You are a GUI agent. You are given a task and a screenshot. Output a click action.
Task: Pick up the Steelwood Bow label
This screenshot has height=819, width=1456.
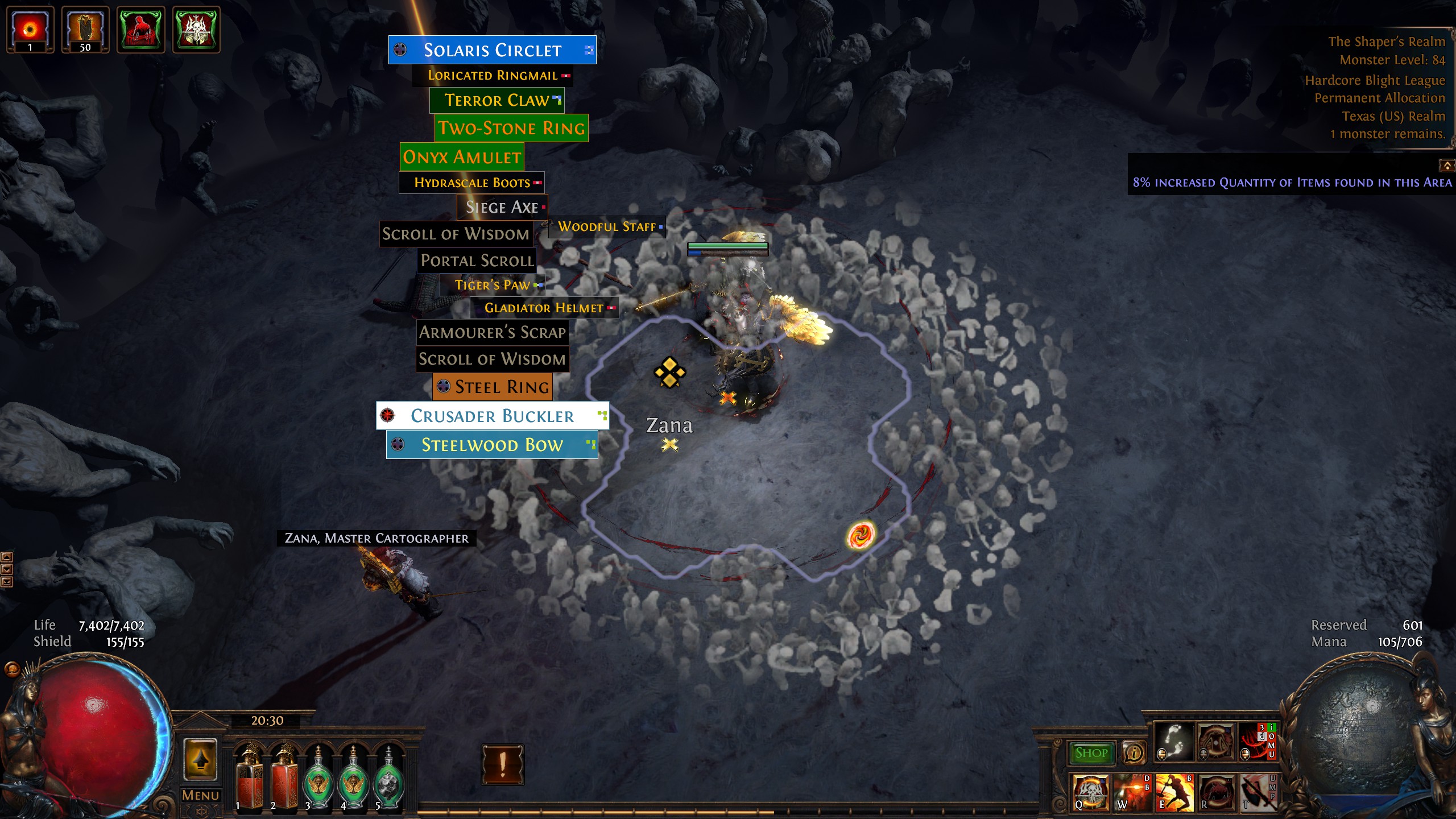click(492, 445)
